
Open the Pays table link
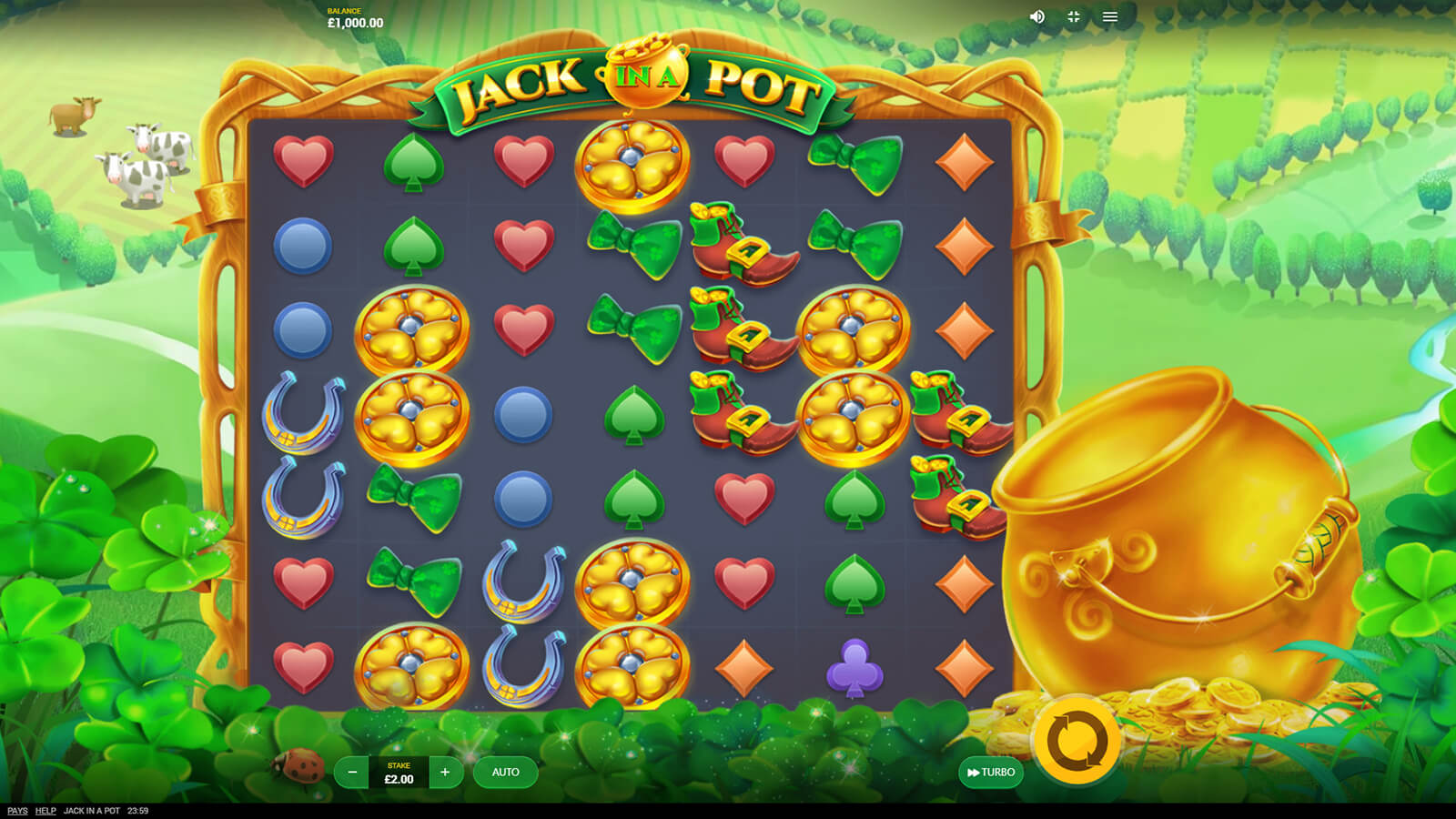click(x=17, y=811)
